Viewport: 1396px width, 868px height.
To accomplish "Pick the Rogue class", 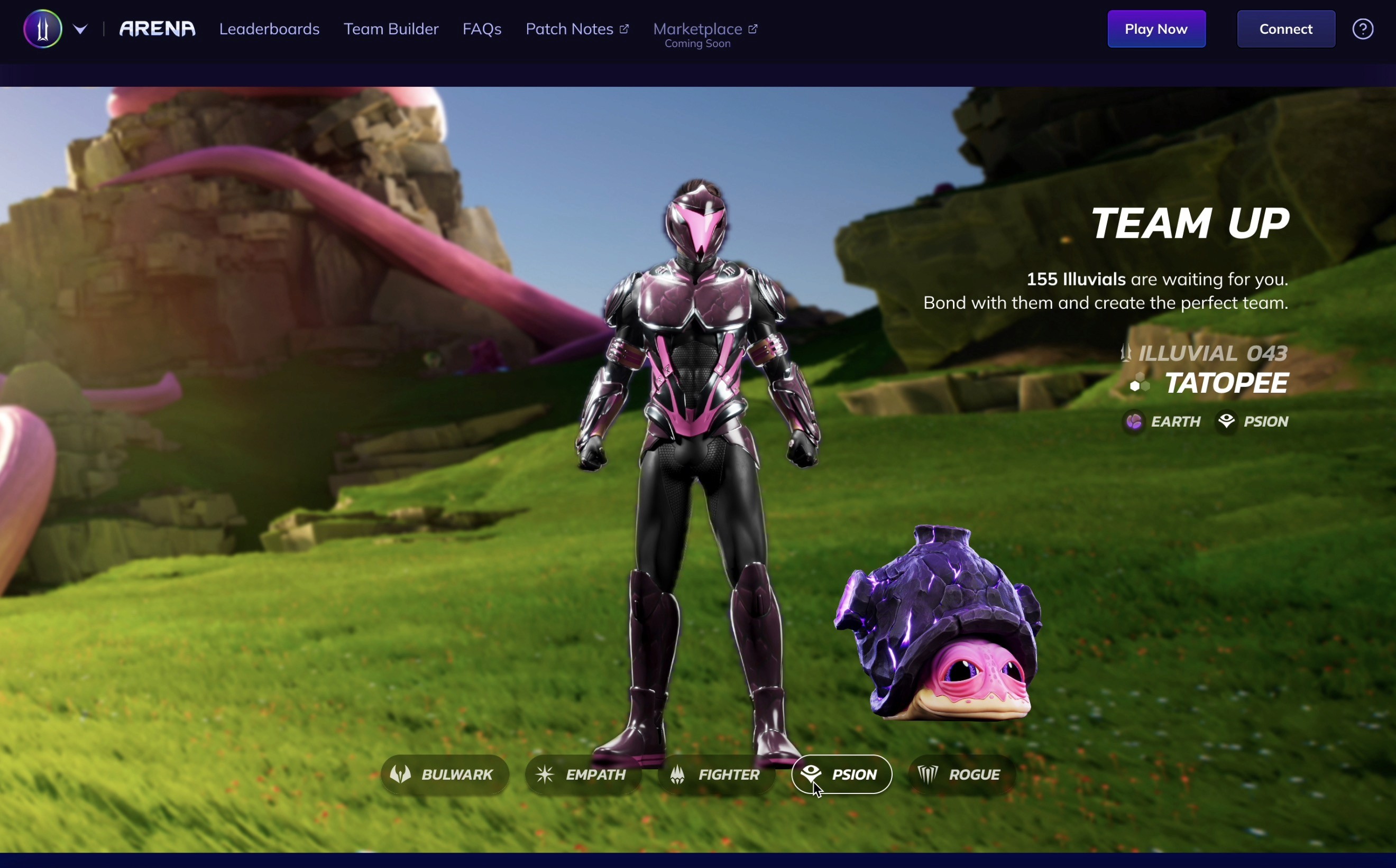I will coord(962,774).
